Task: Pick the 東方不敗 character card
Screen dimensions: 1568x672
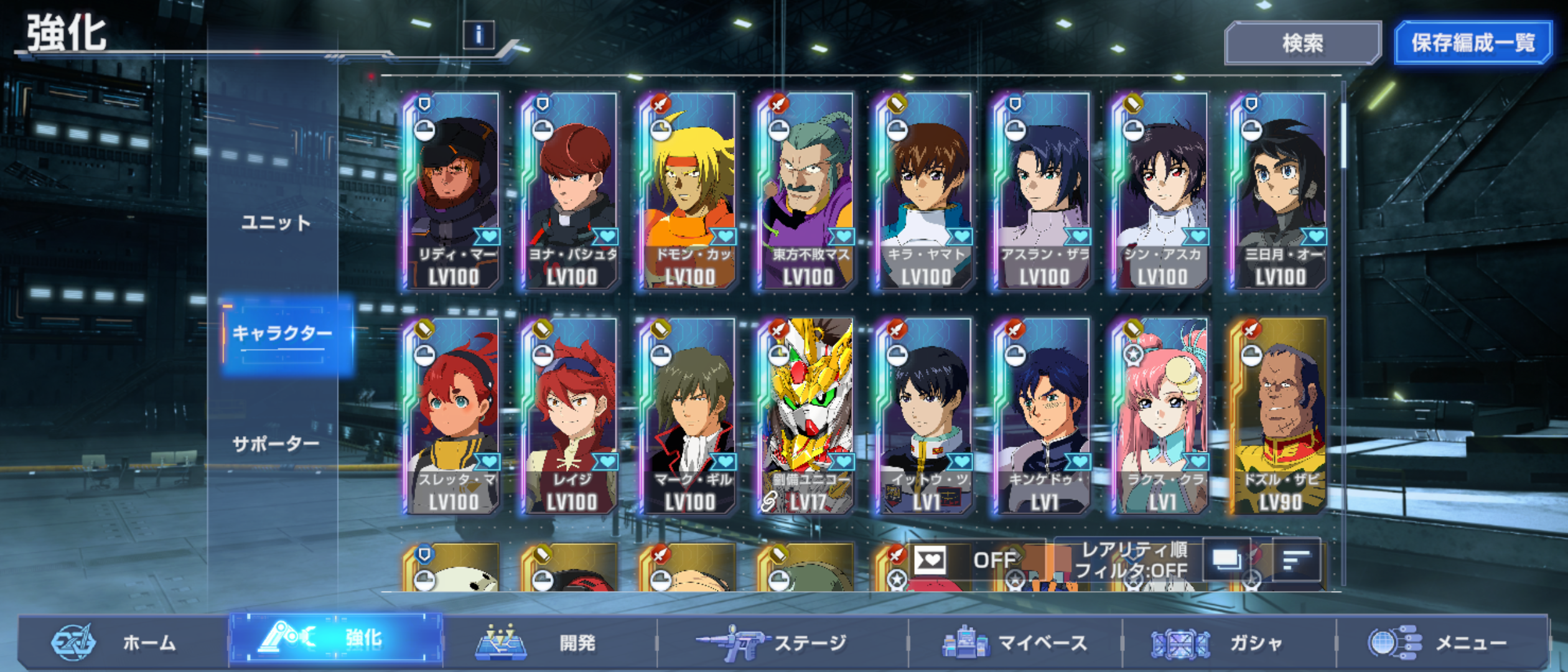Action: [x=806, y=192]
